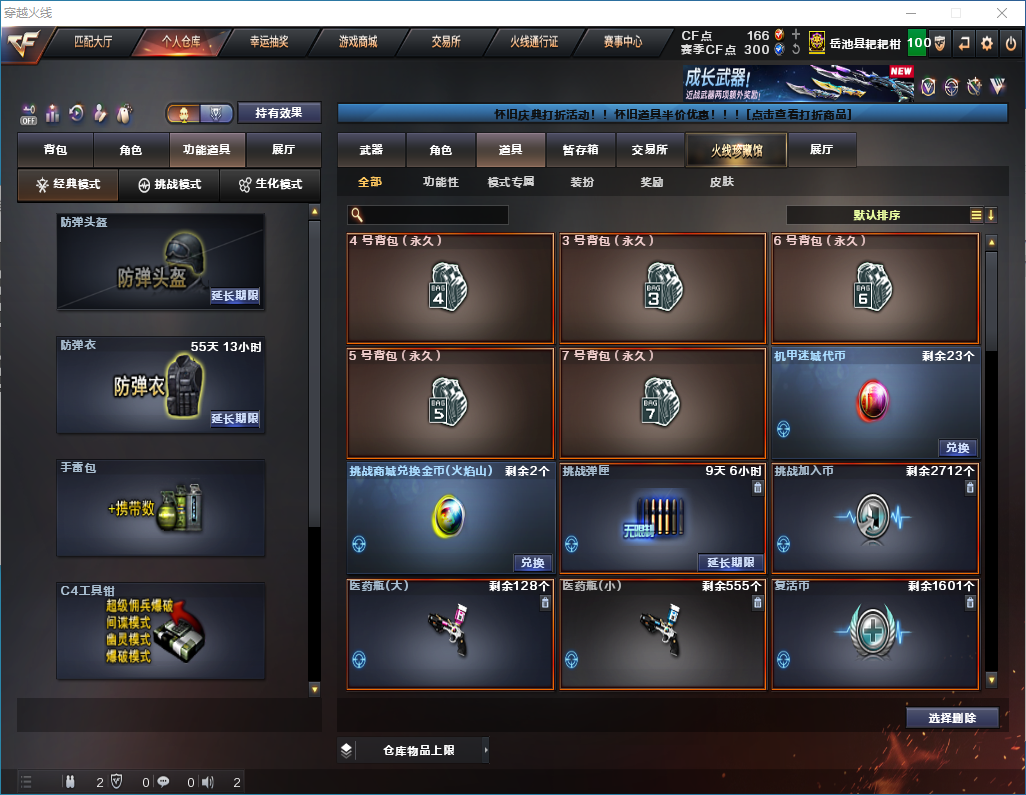Viewport: 1026px width, 795px height.
Task: Switch to the 挑战模式 tab
Action: pyautogui.click(x=169, y=185)
